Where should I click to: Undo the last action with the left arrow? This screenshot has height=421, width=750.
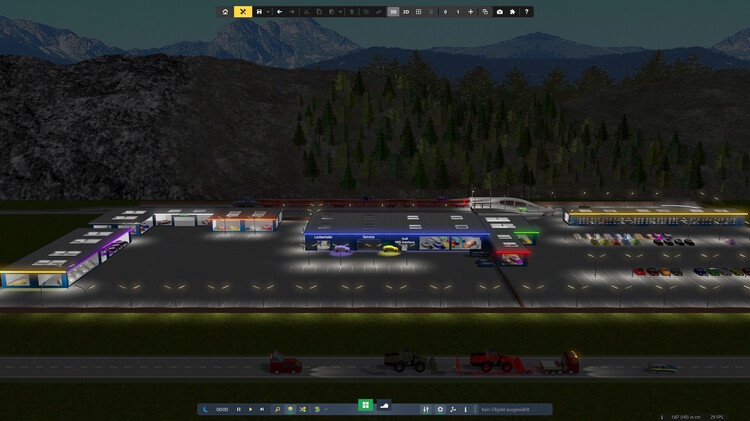click(x=279, y=12)
